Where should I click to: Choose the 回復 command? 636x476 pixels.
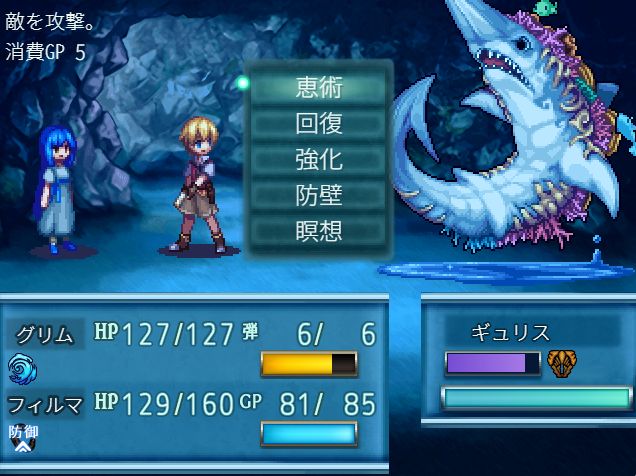(318, 123)
